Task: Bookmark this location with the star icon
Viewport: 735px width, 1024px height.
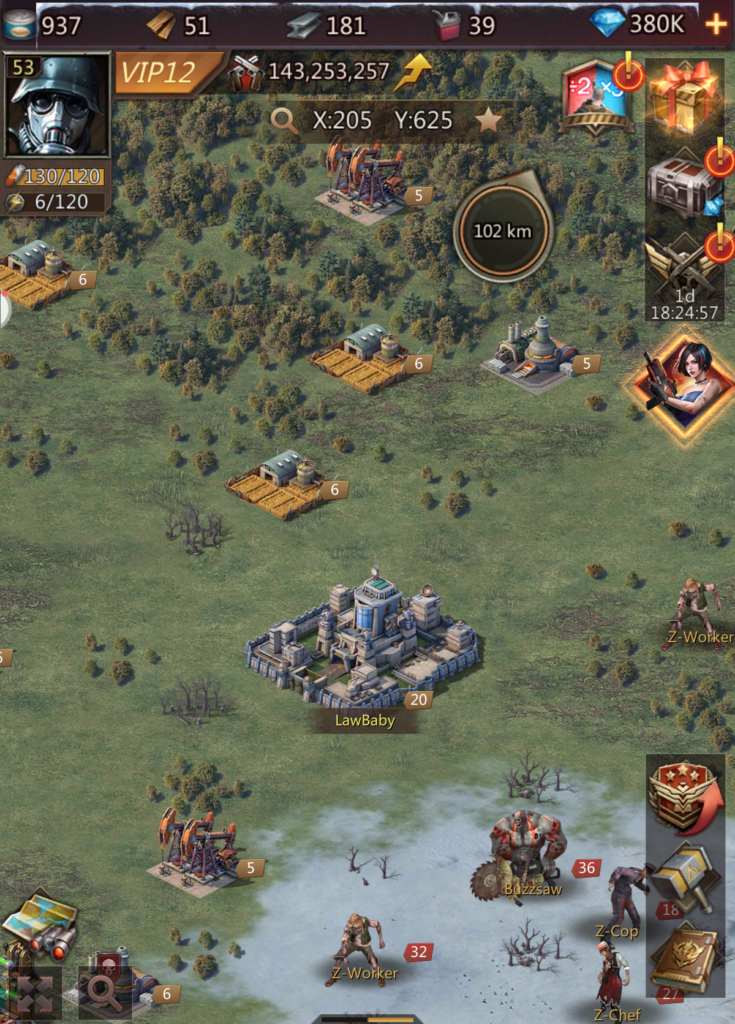Action: click(488, 121)
